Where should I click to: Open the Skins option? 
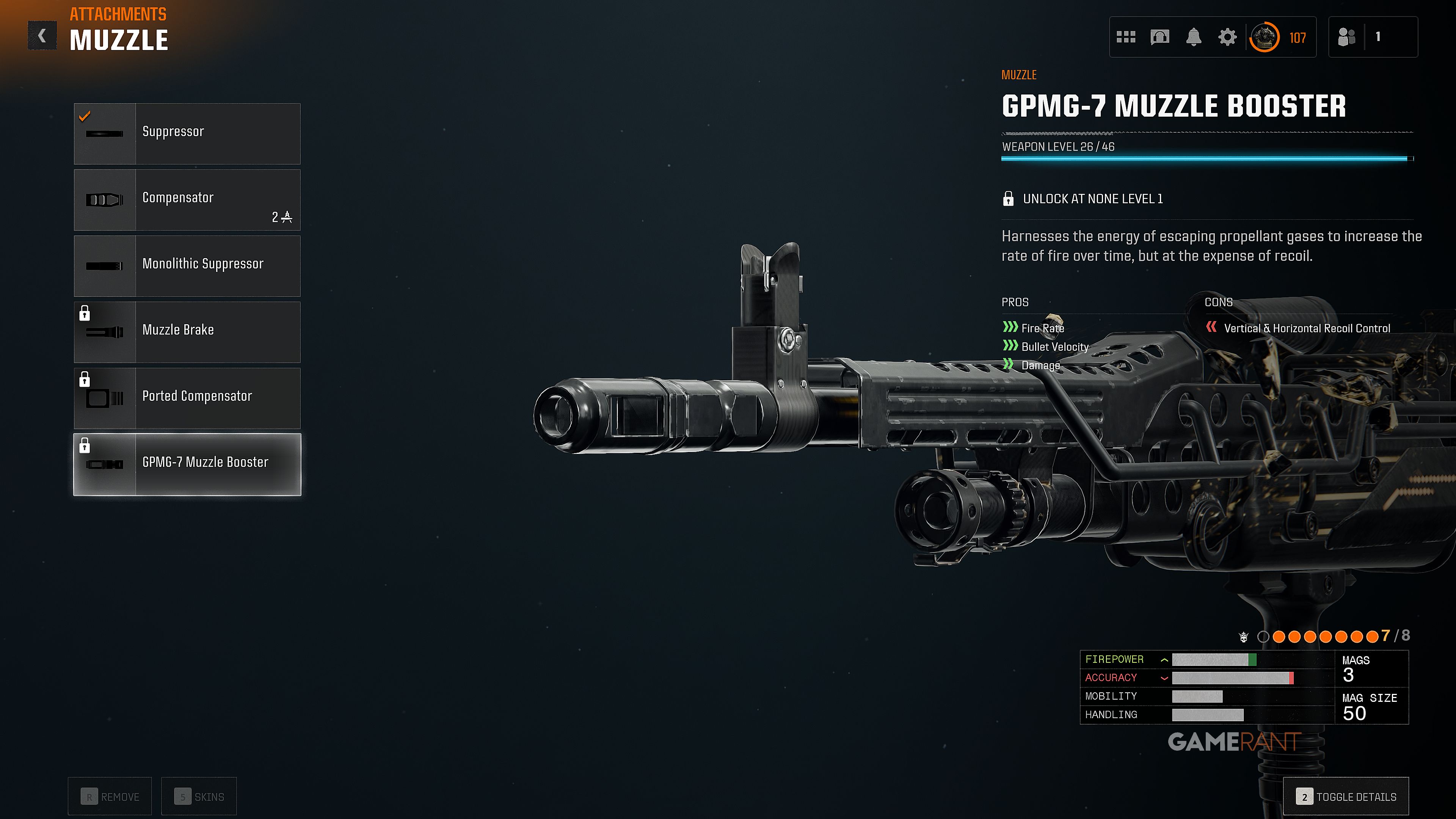(199, 796)
